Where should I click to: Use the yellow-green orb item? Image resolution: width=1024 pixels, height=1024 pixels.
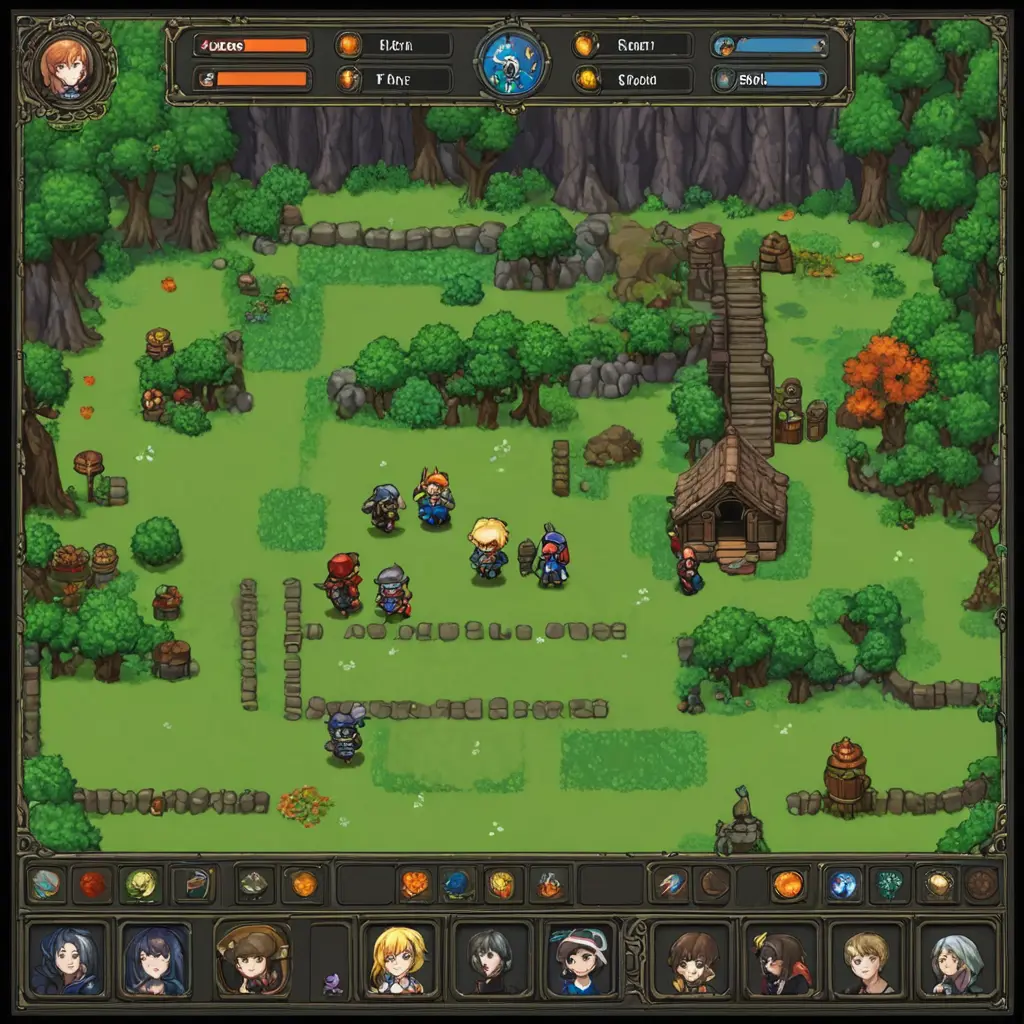click(141, 884)
